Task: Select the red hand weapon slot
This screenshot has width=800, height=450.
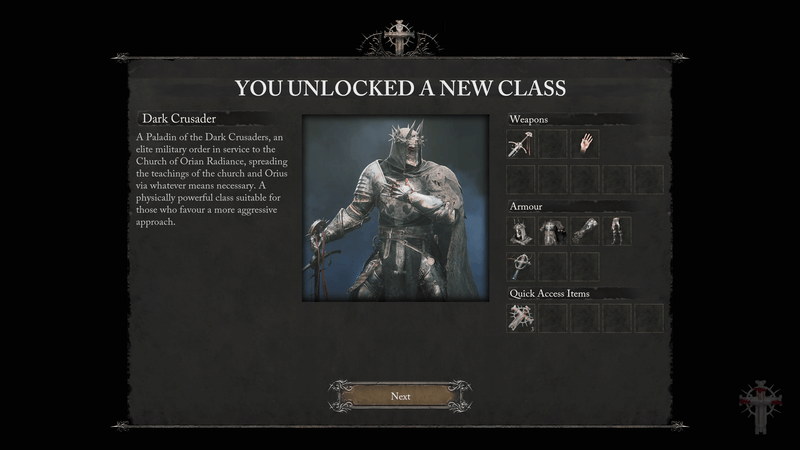Action: [585, 145]
